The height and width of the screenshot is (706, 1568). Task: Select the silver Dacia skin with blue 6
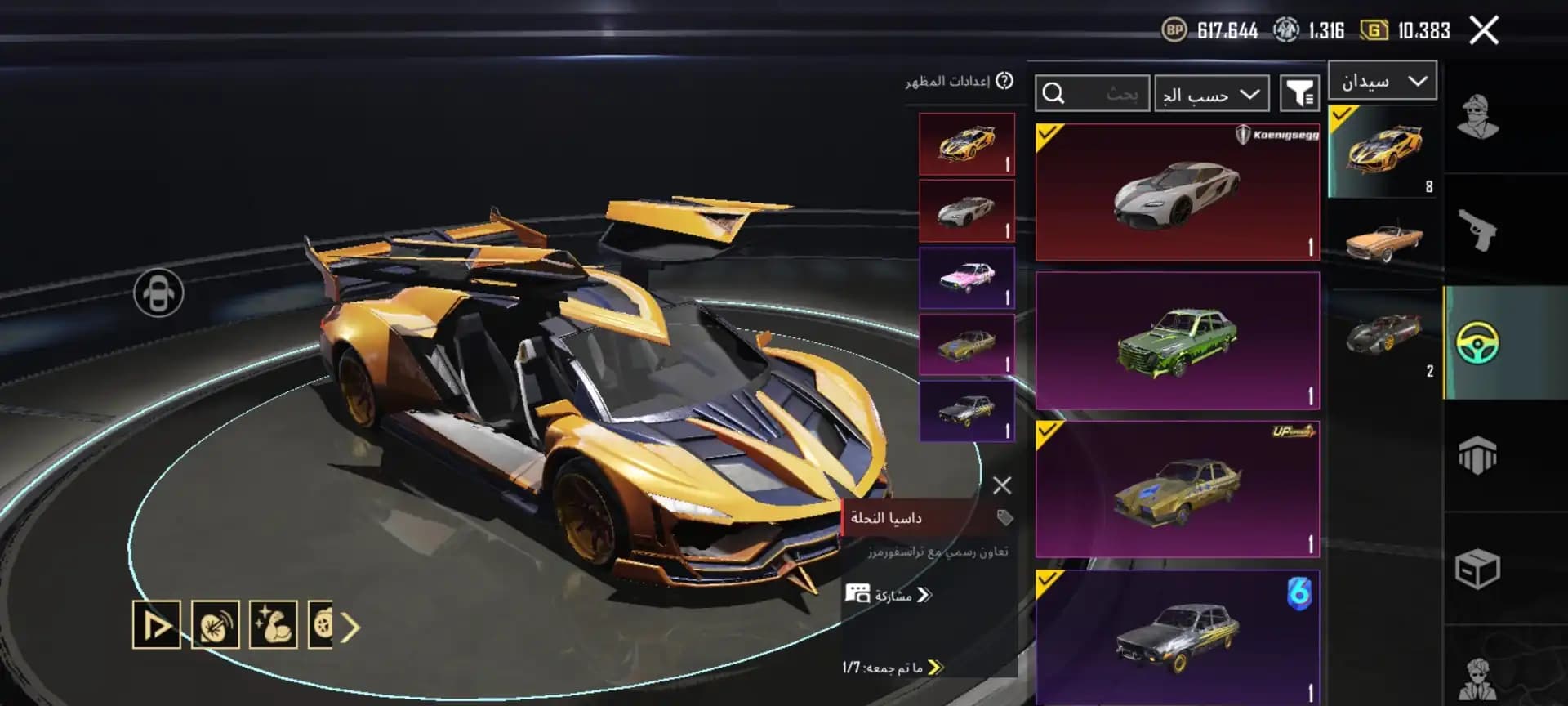pyautogui.click(x=1177, y=636)
